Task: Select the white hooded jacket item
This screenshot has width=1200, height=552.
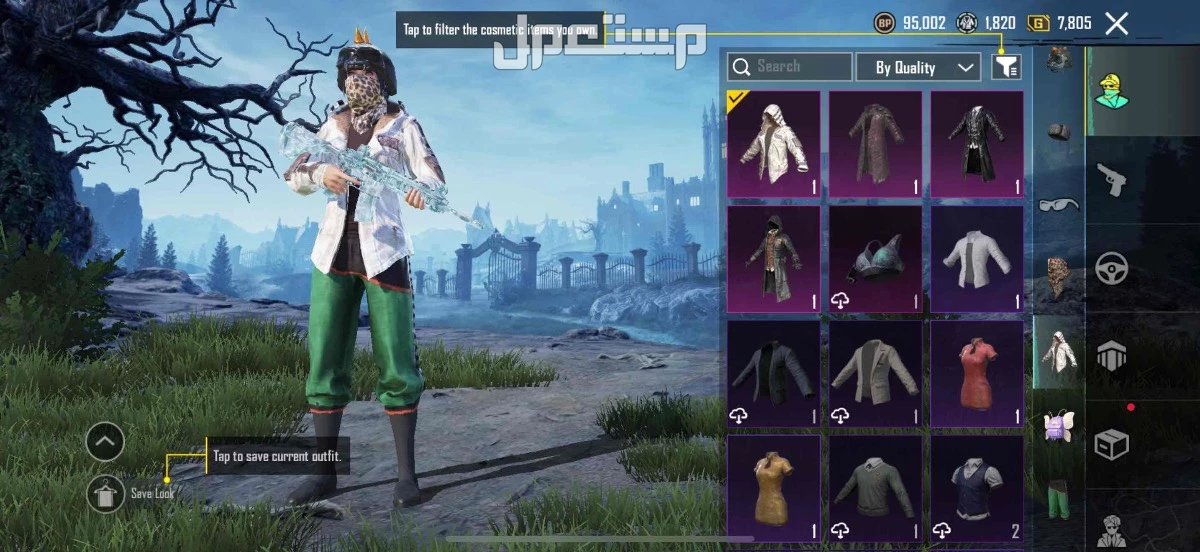Action: 773,143
